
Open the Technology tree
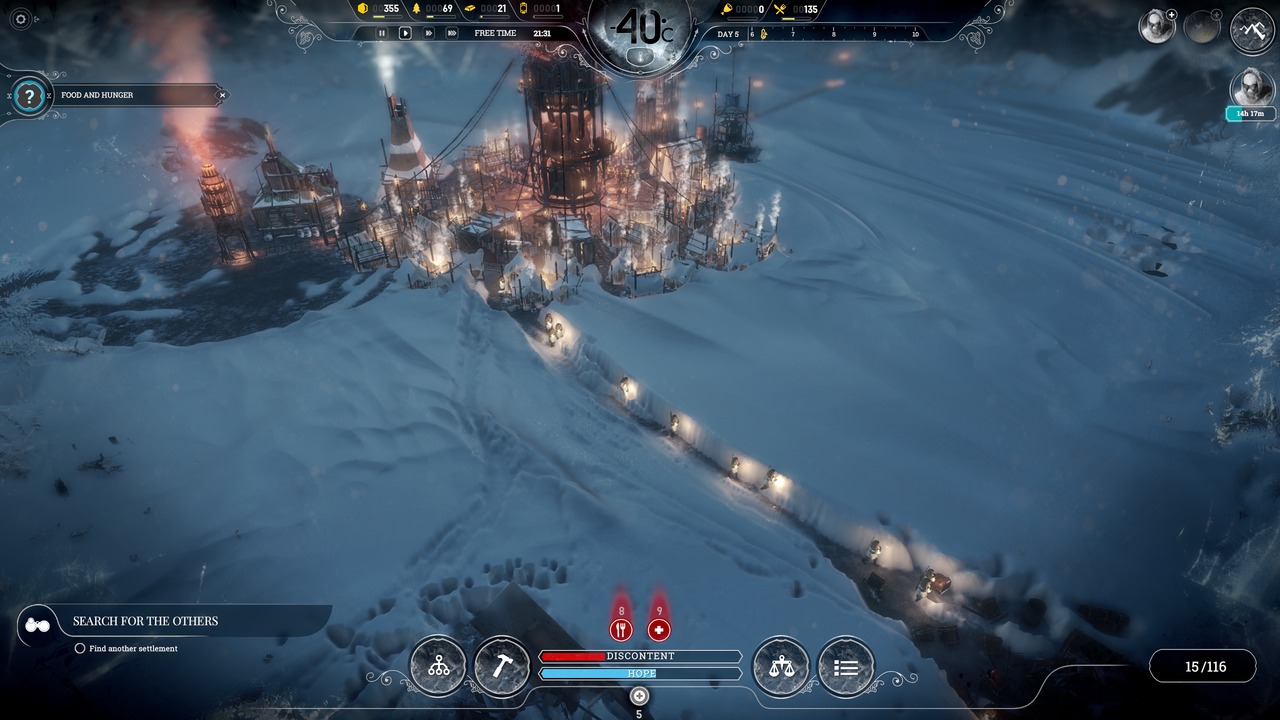(x=438, y=666)
